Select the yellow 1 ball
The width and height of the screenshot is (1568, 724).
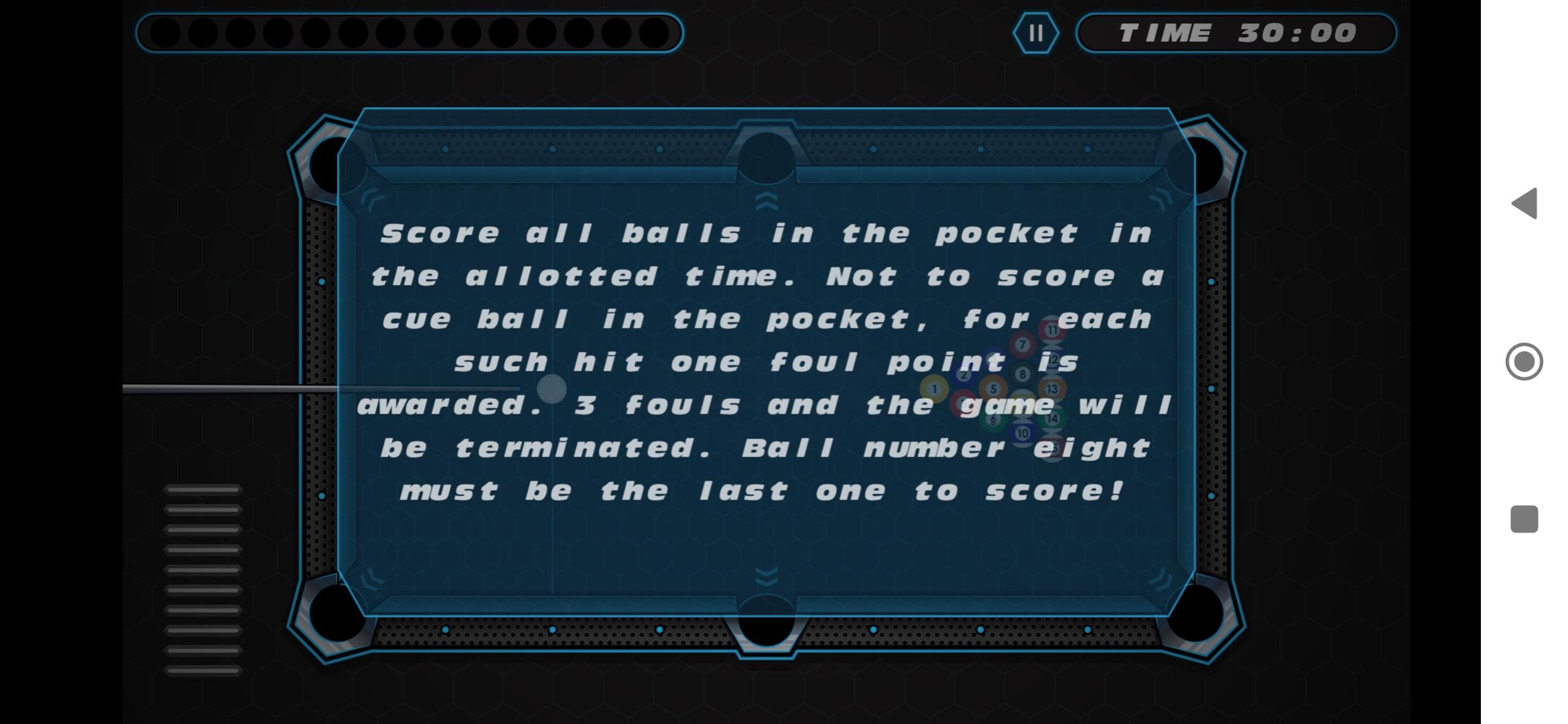coord(934,388)
